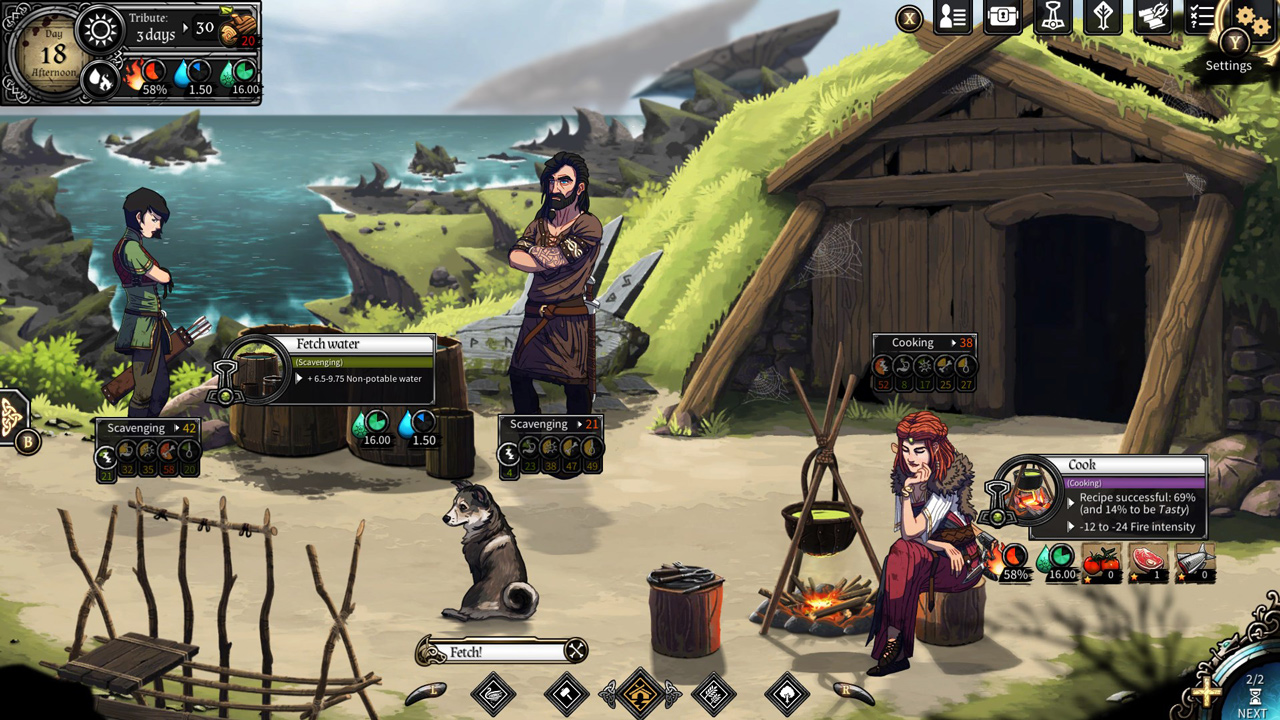Select the hammer crafting activity icon
Image resolution: width=1280 pixels, height=720 pixels.
tap(565, 693)
